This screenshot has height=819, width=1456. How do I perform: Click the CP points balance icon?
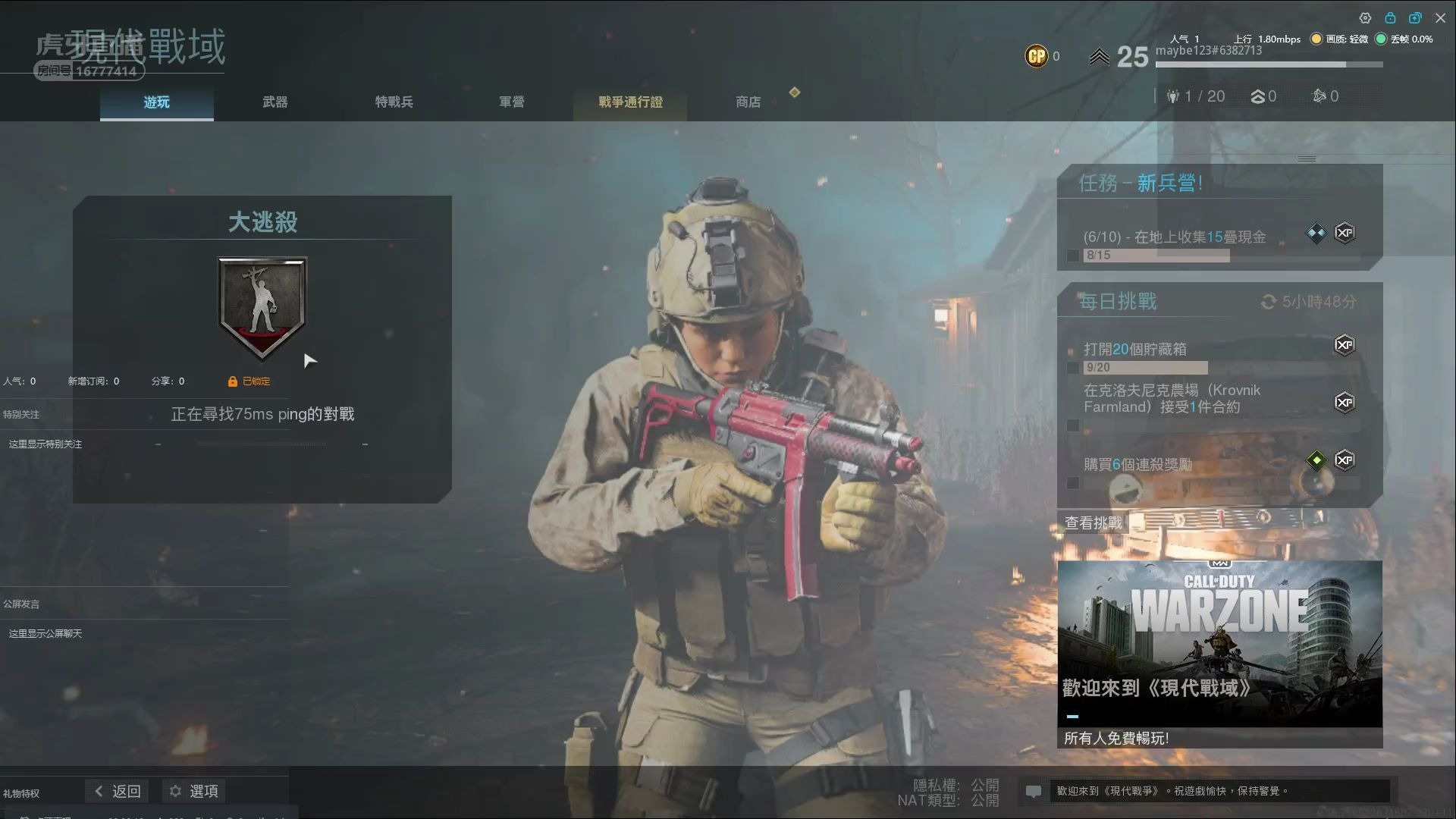click(x=1037, y=56)
